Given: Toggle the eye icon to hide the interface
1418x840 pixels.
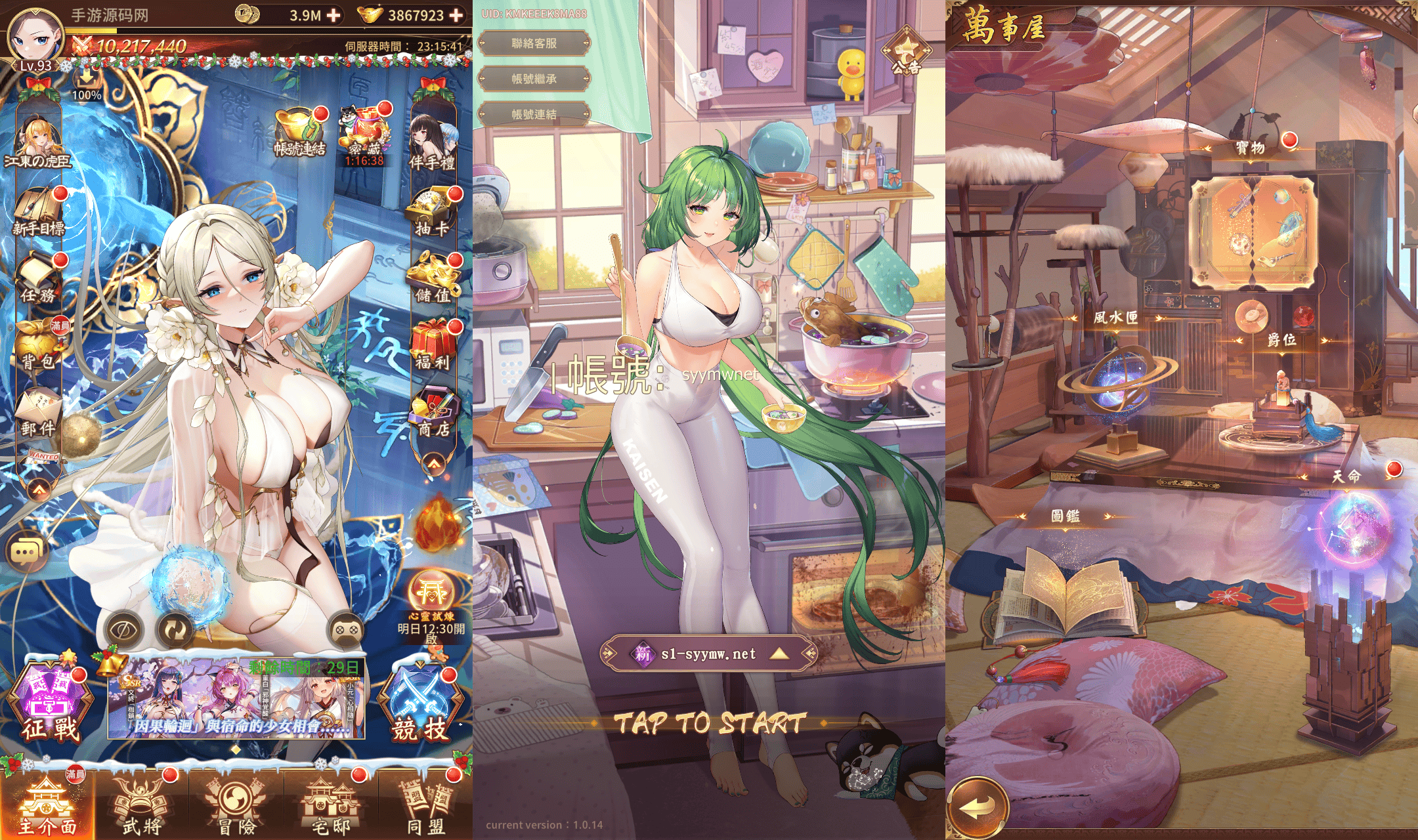Looking at the screenshot, I should click(x=125, y=630).
